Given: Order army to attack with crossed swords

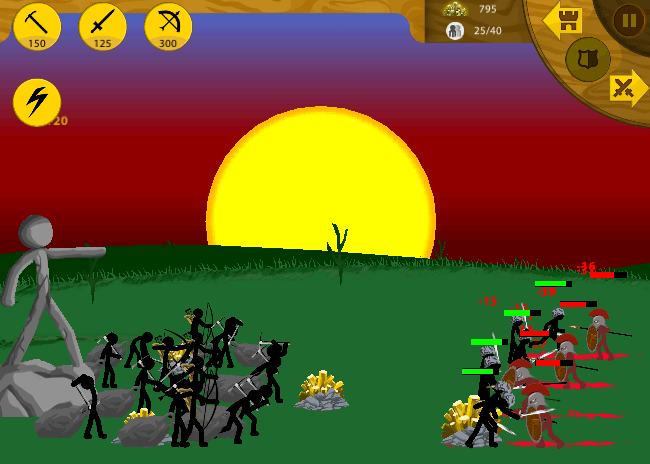Looking at the screenshot, I should pos(627,88).
